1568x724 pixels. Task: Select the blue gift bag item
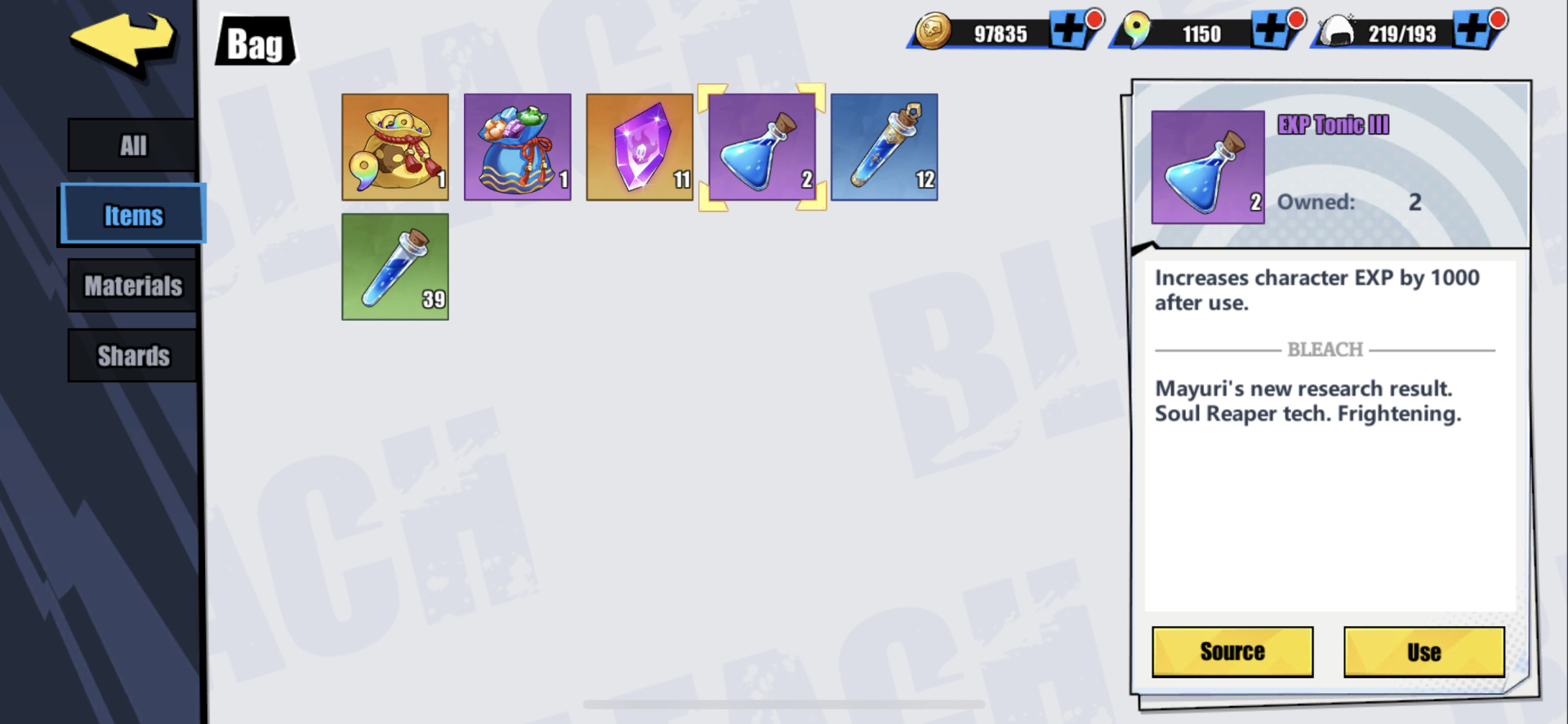pos(517,147)
